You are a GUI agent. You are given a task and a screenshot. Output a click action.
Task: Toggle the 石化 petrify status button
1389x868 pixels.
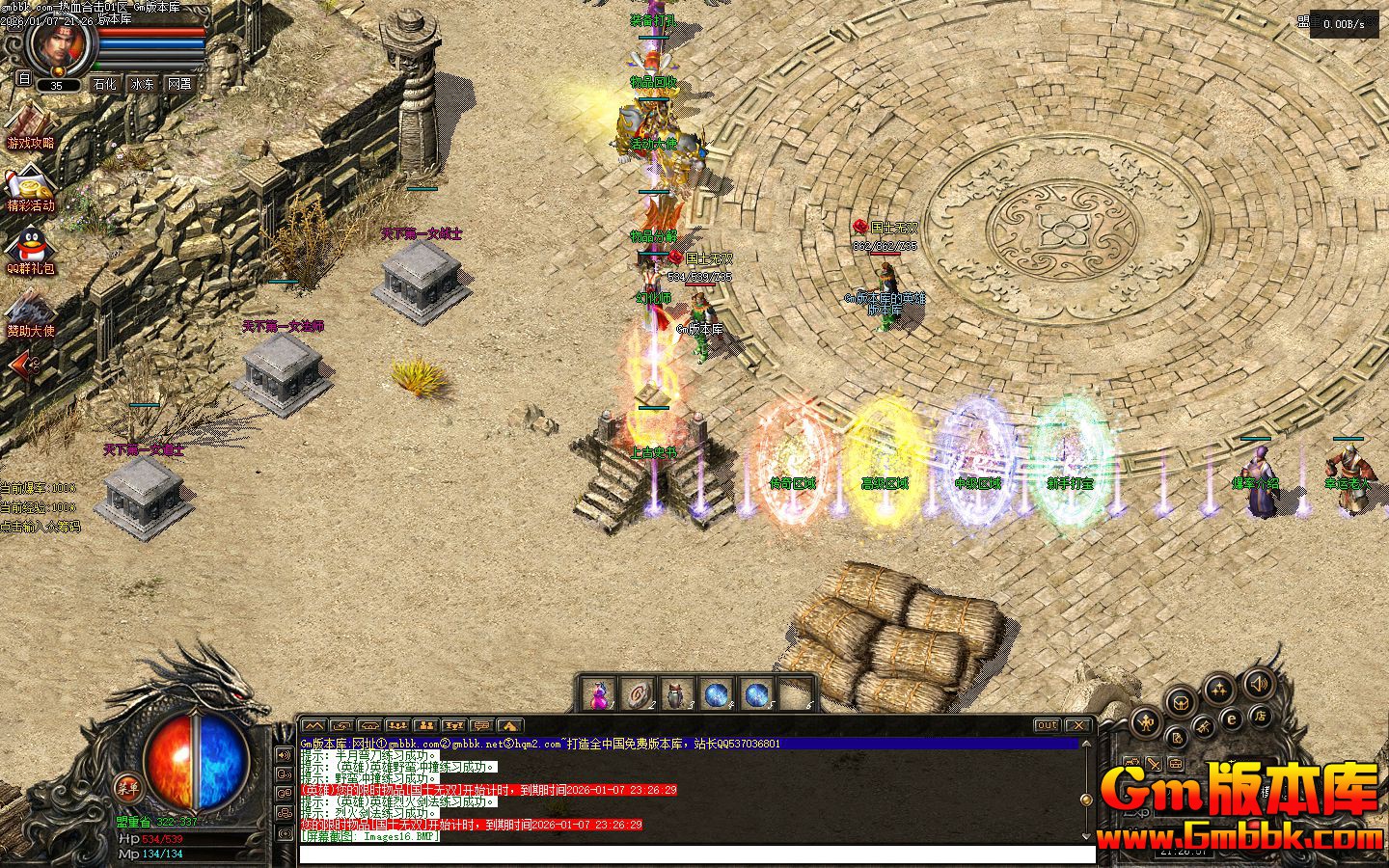pos(104,84)
